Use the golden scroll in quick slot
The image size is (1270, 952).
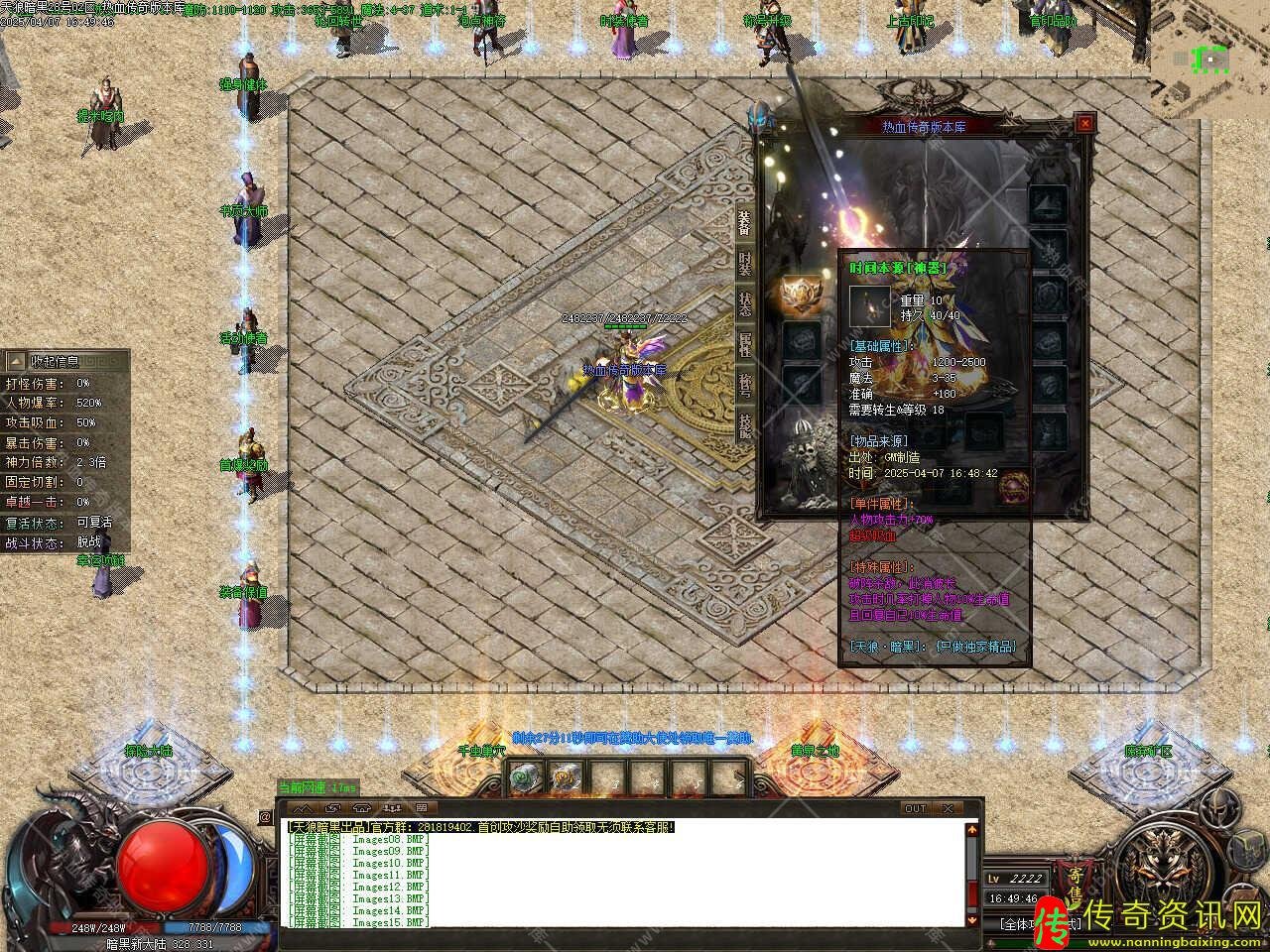point(566,779)
